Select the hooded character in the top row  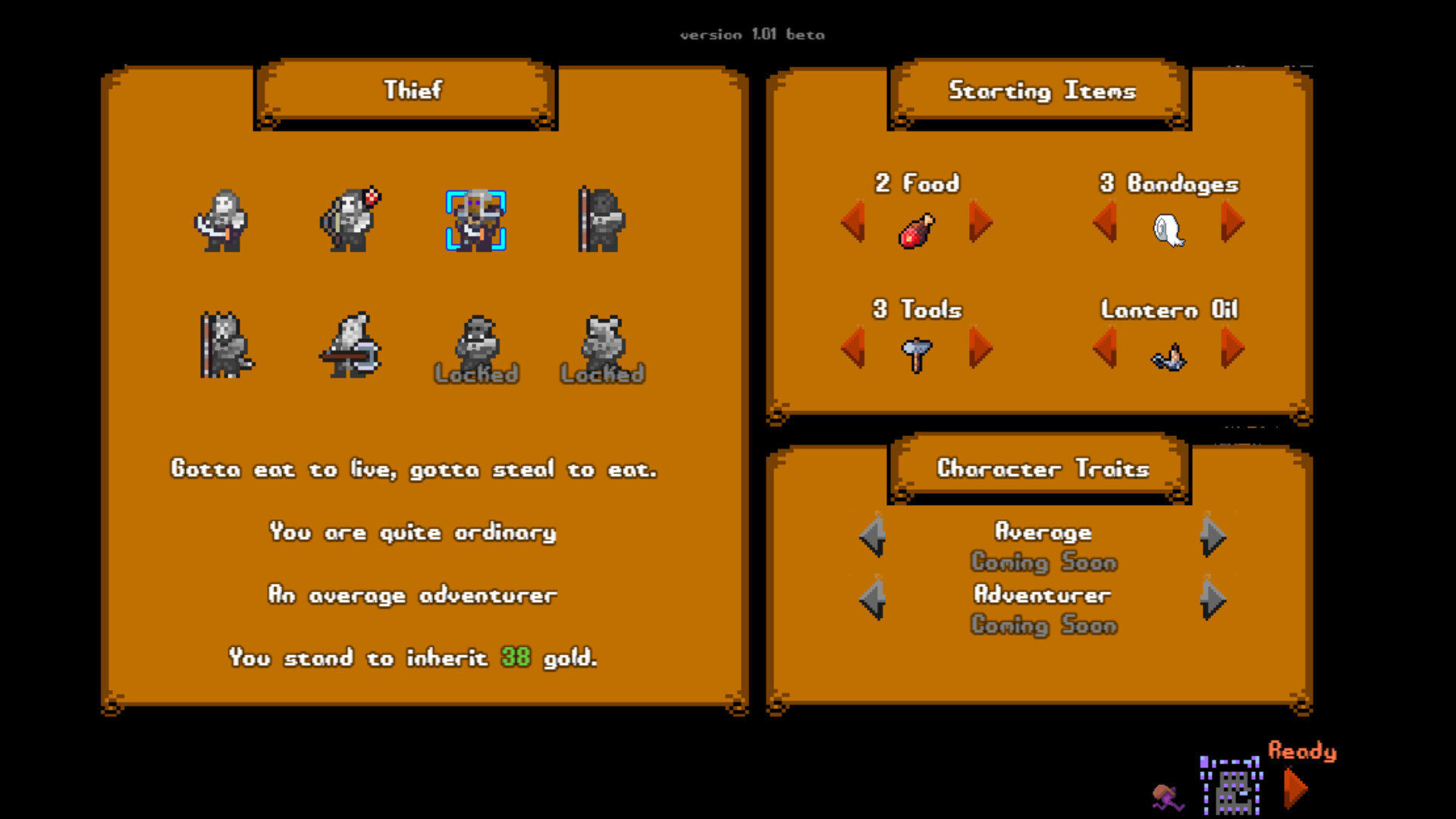222,220
